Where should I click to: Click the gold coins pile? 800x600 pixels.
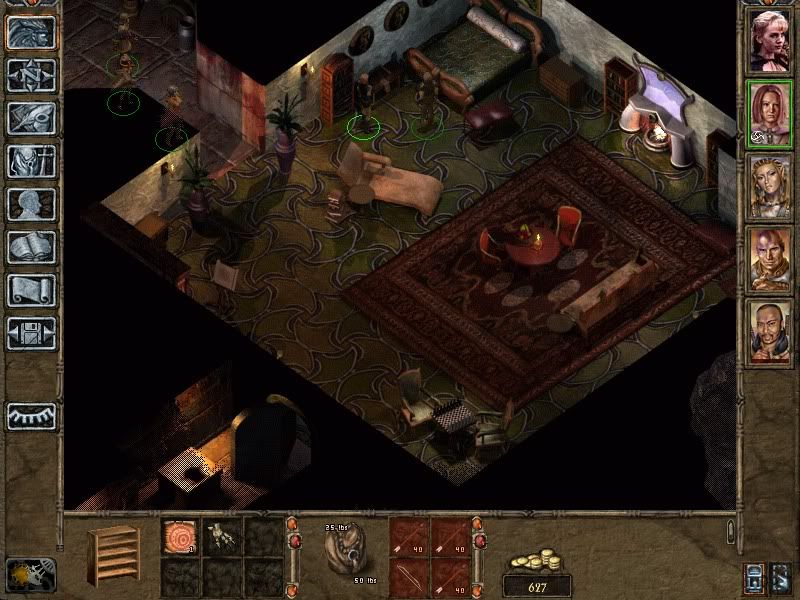537,562
